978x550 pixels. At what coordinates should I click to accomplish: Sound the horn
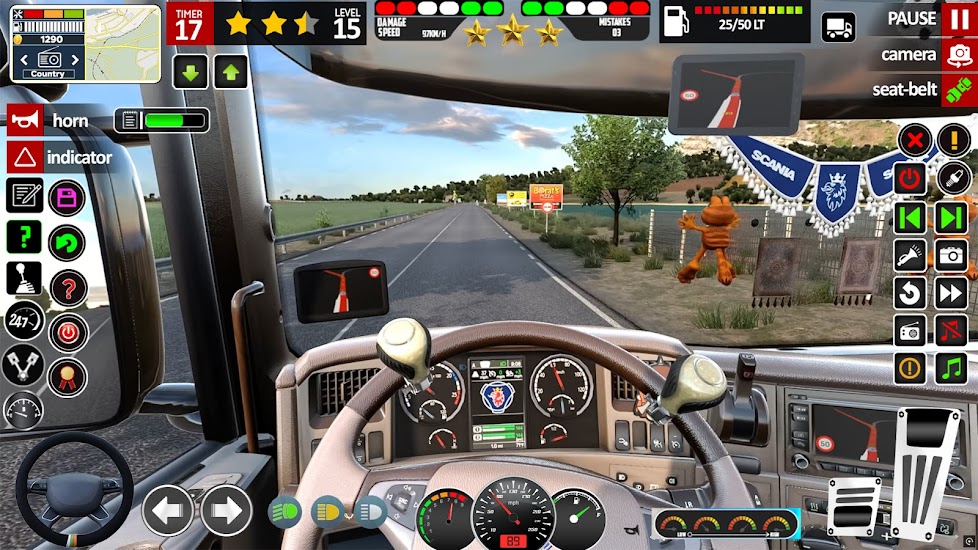pos(24,121)
